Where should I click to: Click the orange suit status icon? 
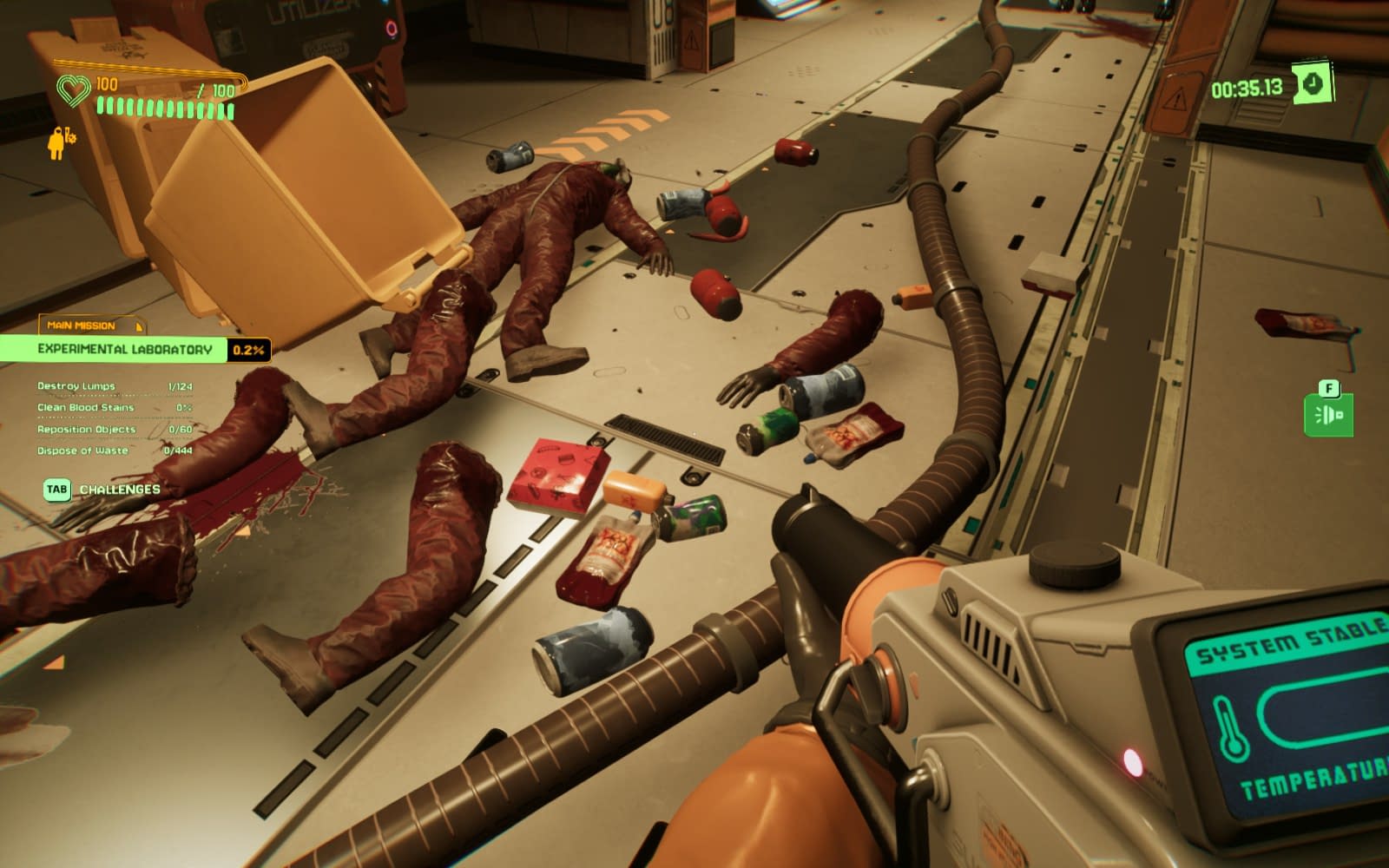[x=60, y=143]
